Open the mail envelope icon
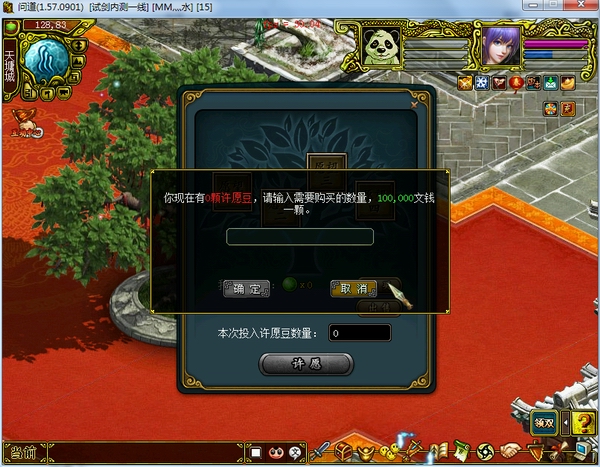This screenshot has height=467, width=600. coord(550,83)
